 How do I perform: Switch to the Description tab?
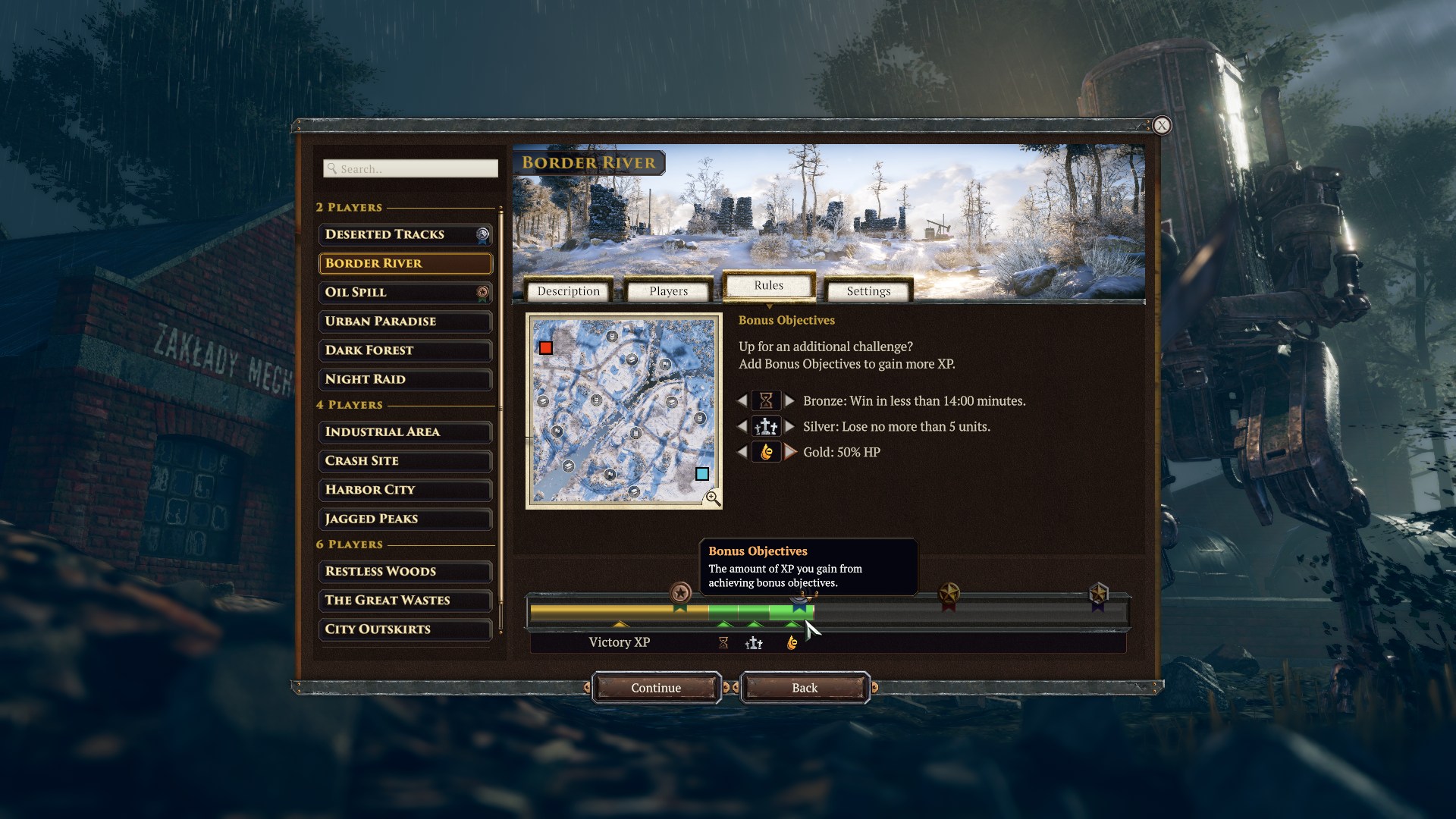click(x=568, y=291)
